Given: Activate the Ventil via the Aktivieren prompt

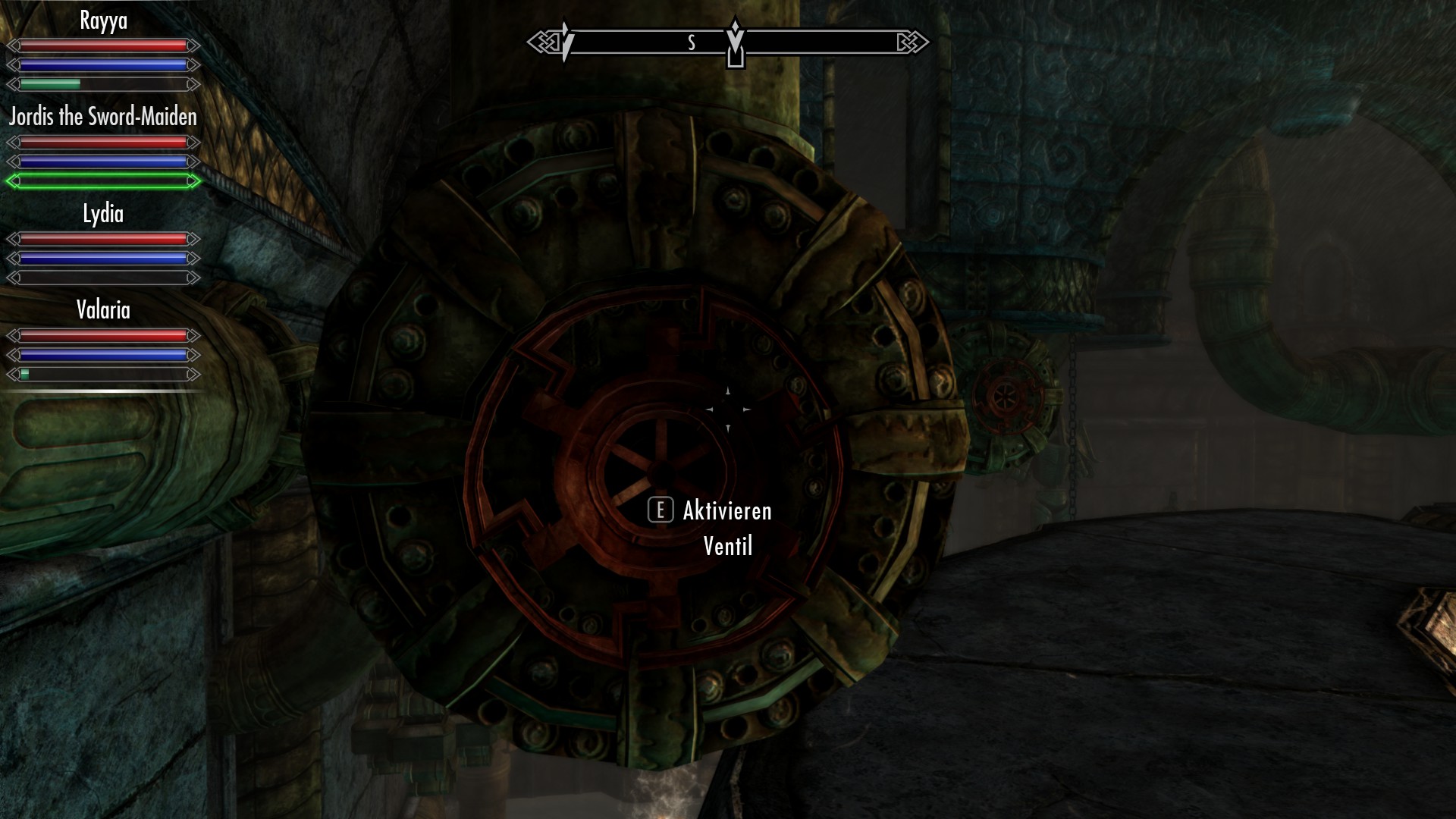Looking at the screenshot, I should [725, 510].
